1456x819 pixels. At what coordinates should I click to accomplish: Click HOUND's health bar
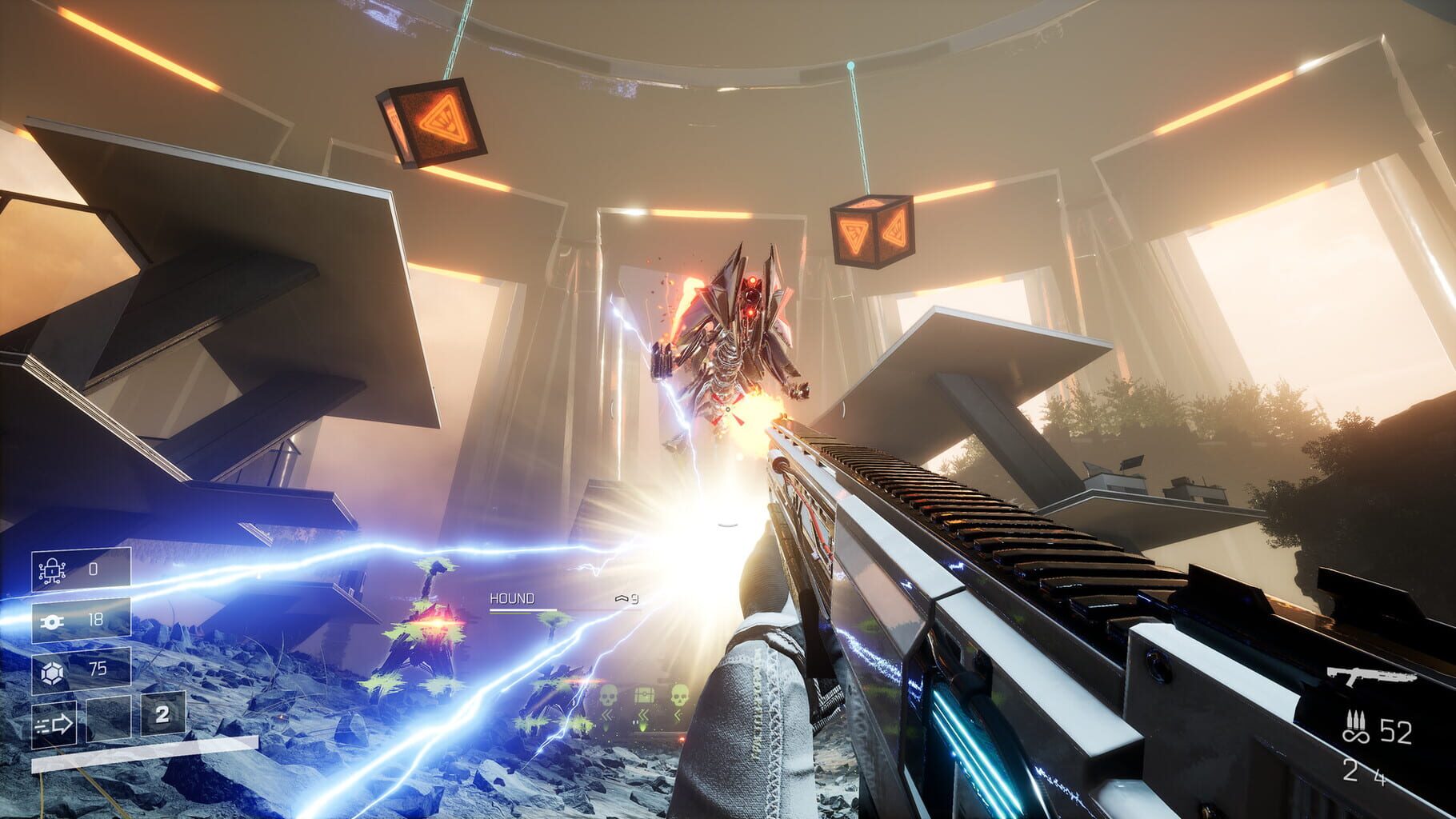tap(523, 610)
